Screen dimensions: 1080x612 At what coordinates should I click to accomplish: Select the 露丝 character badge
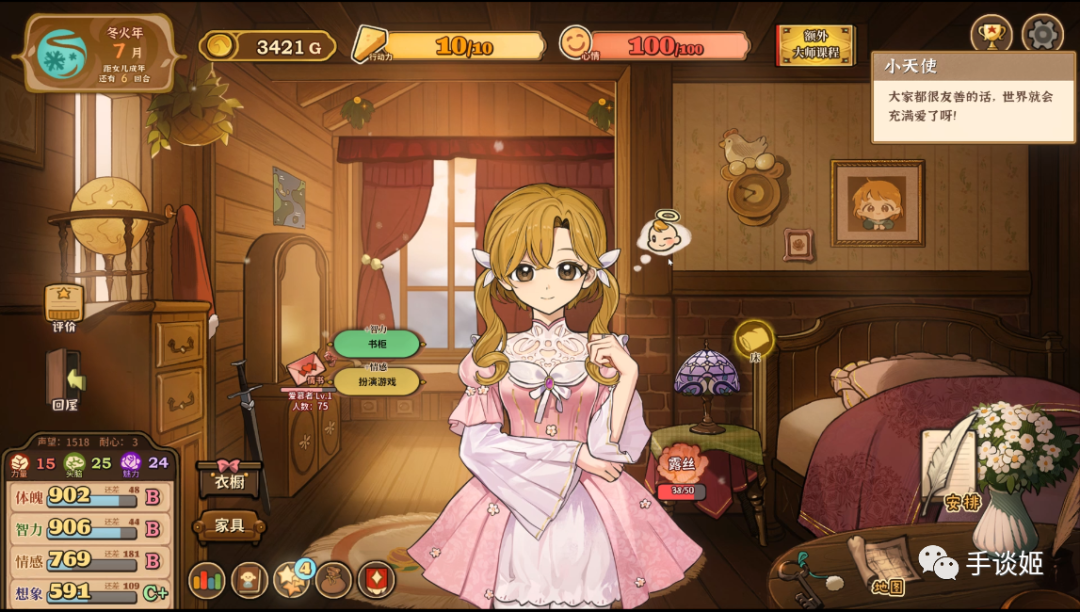(682, 466)
